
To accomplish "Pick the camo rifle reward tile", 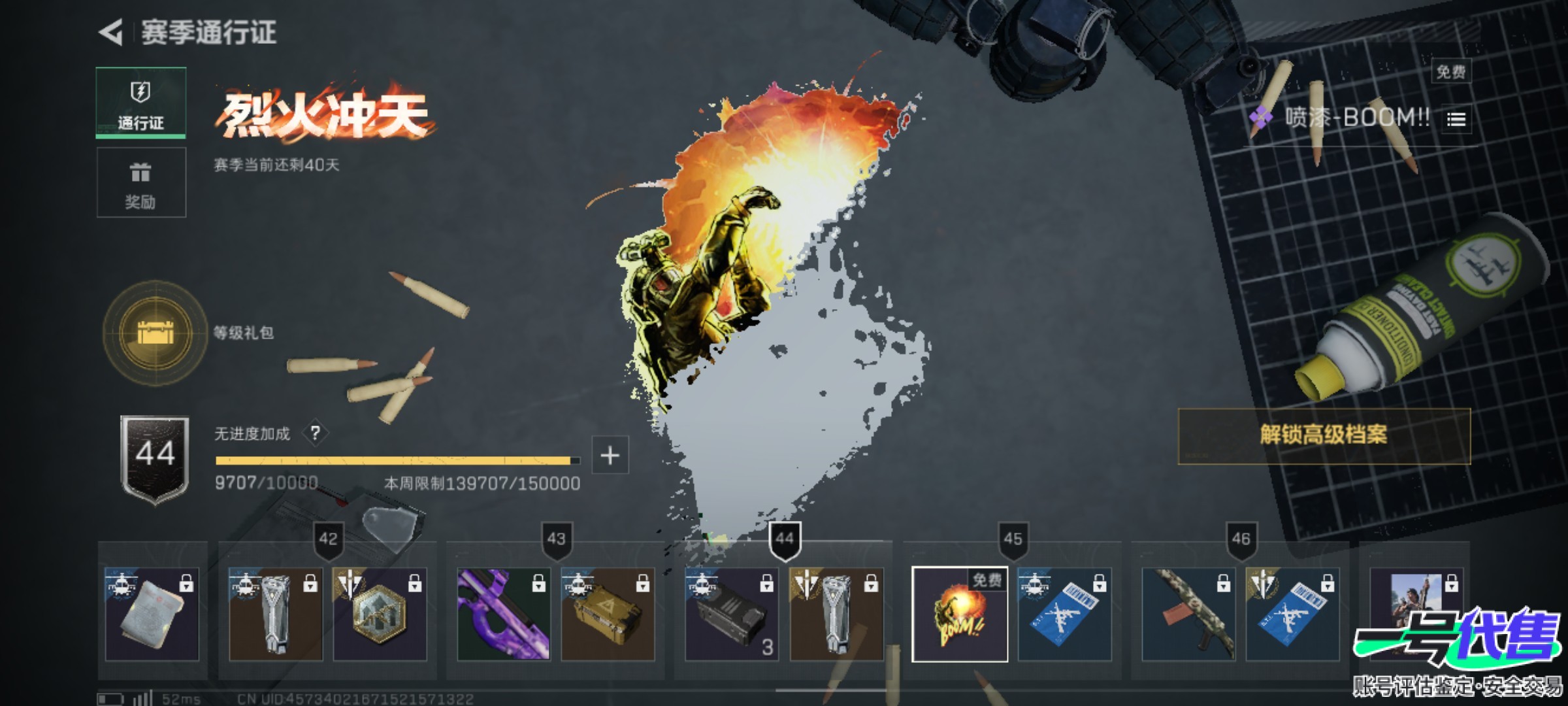I will click(x=1188, y=614).
